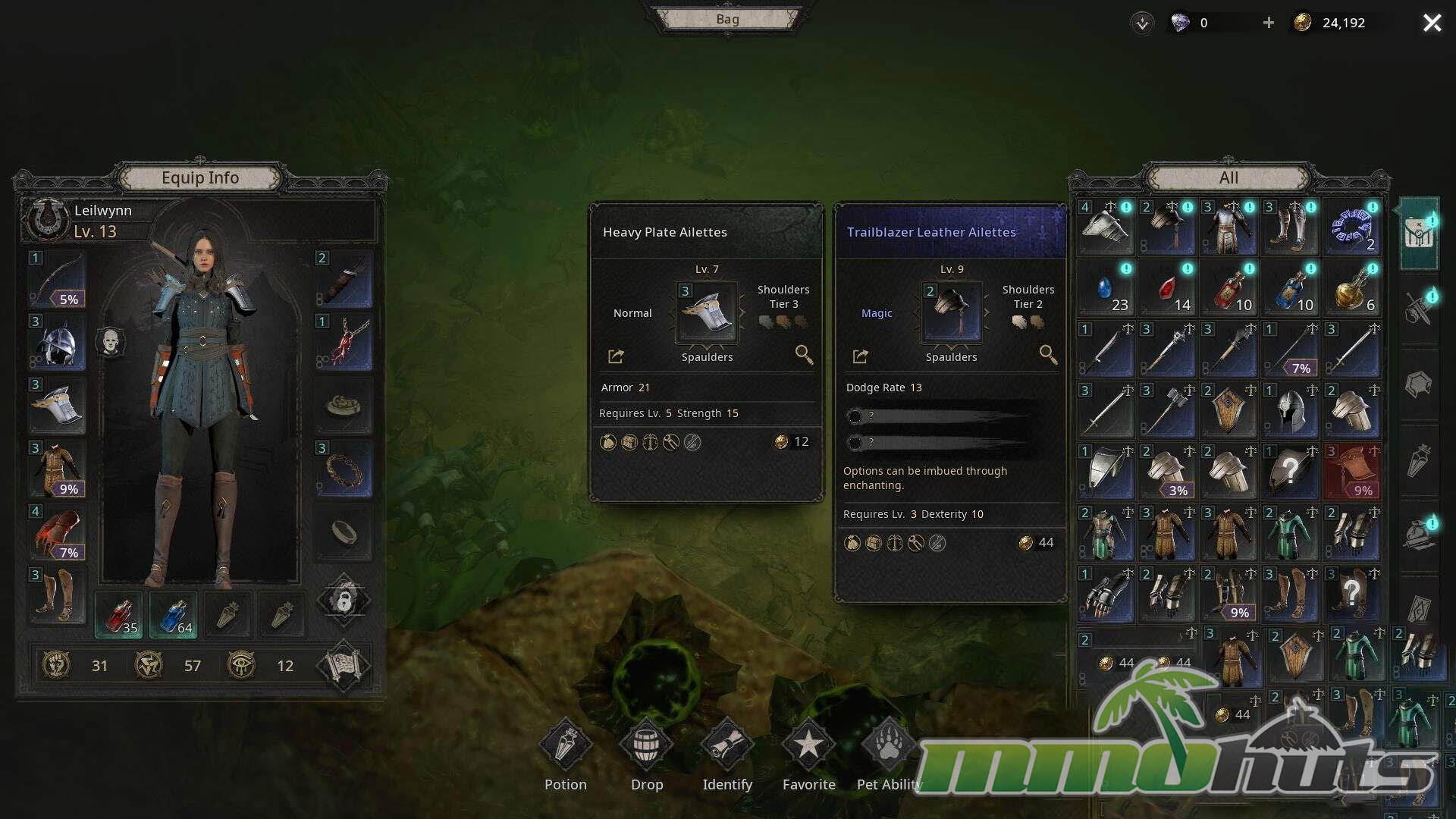Mark item with the Favorite star
This screenshot has height=819, width=1456.
click(x=808, y=745)
